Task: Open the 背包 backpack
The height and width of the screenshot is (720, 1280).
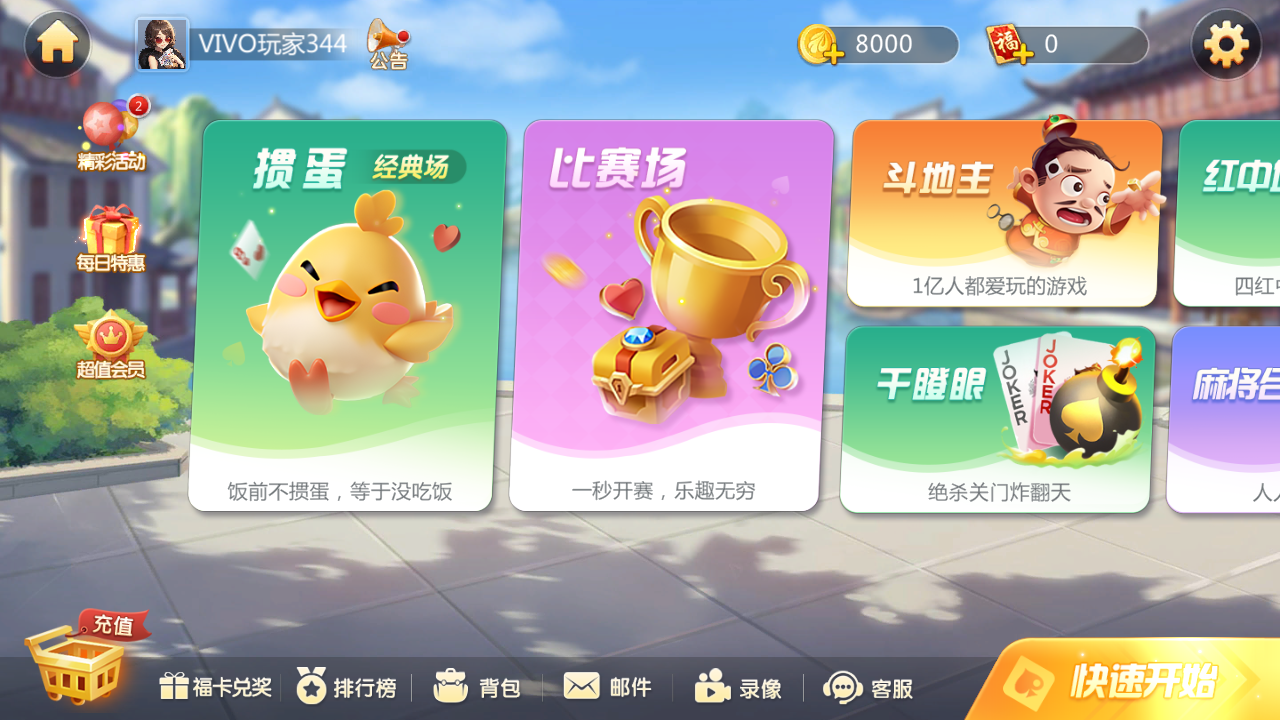Action: click(x=478, y=687)
